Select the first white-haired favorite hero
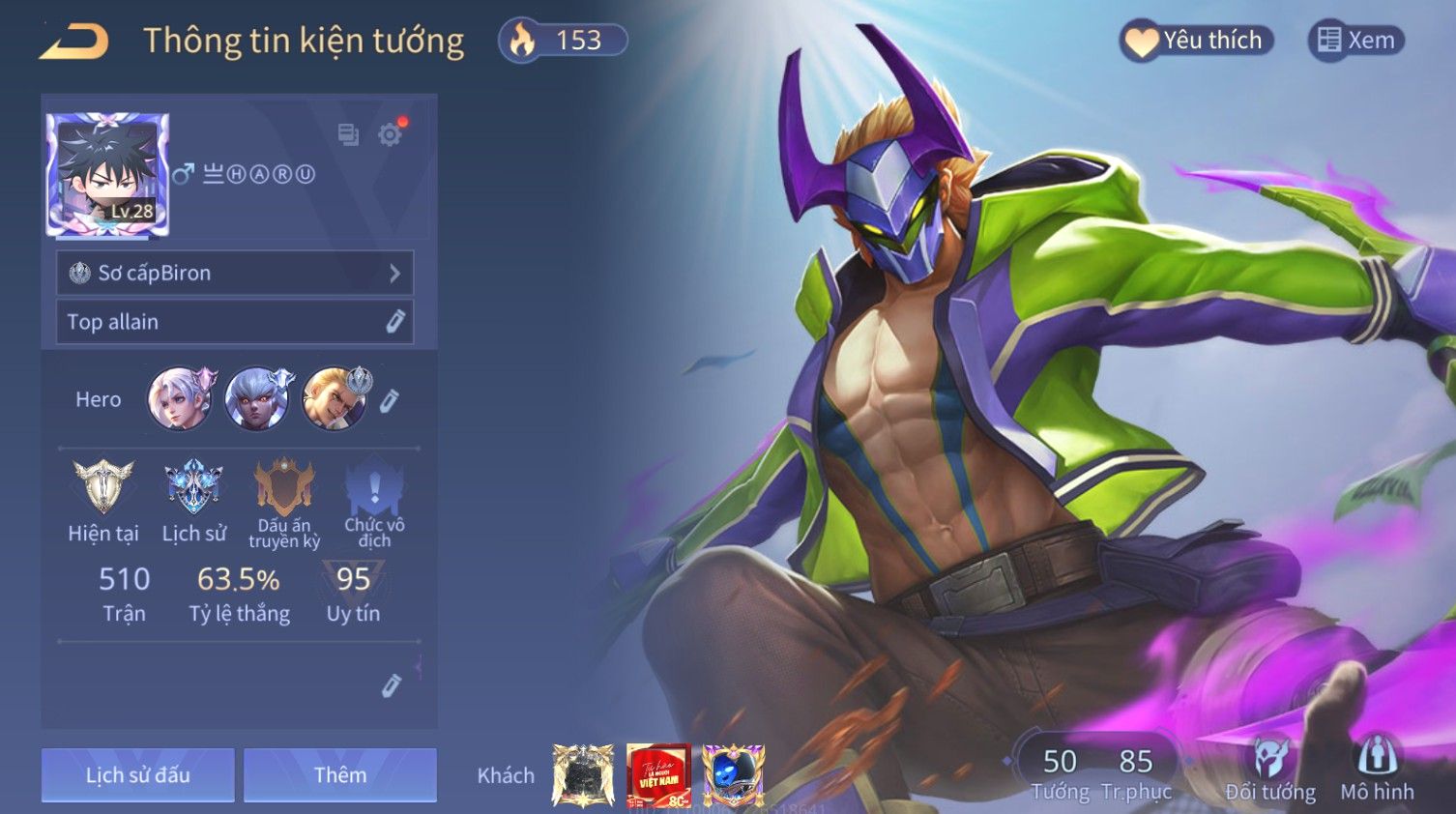This screenshot has width=1456, height=814. [180, 398]
